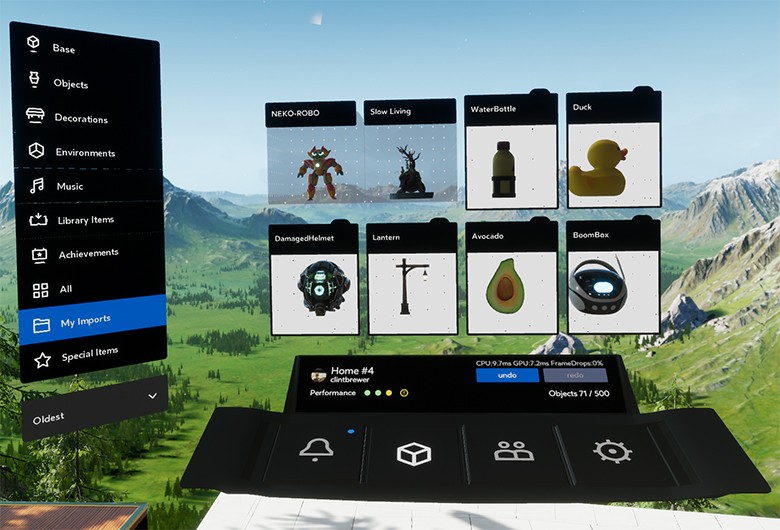Click the undo button

pos(507,375)
